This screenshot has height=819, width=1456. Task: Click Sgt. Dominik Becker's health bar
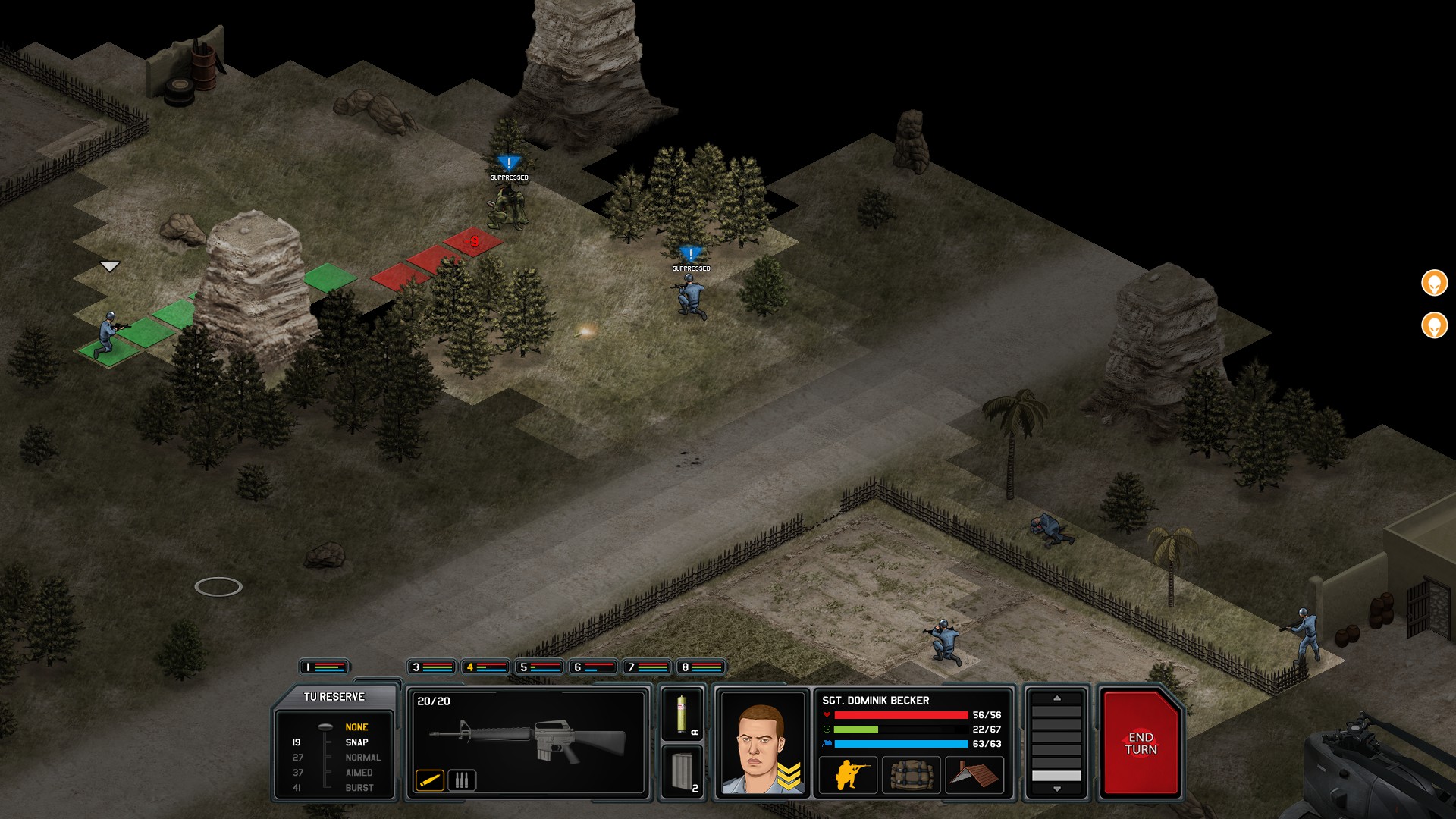click(x=902, y=714)
